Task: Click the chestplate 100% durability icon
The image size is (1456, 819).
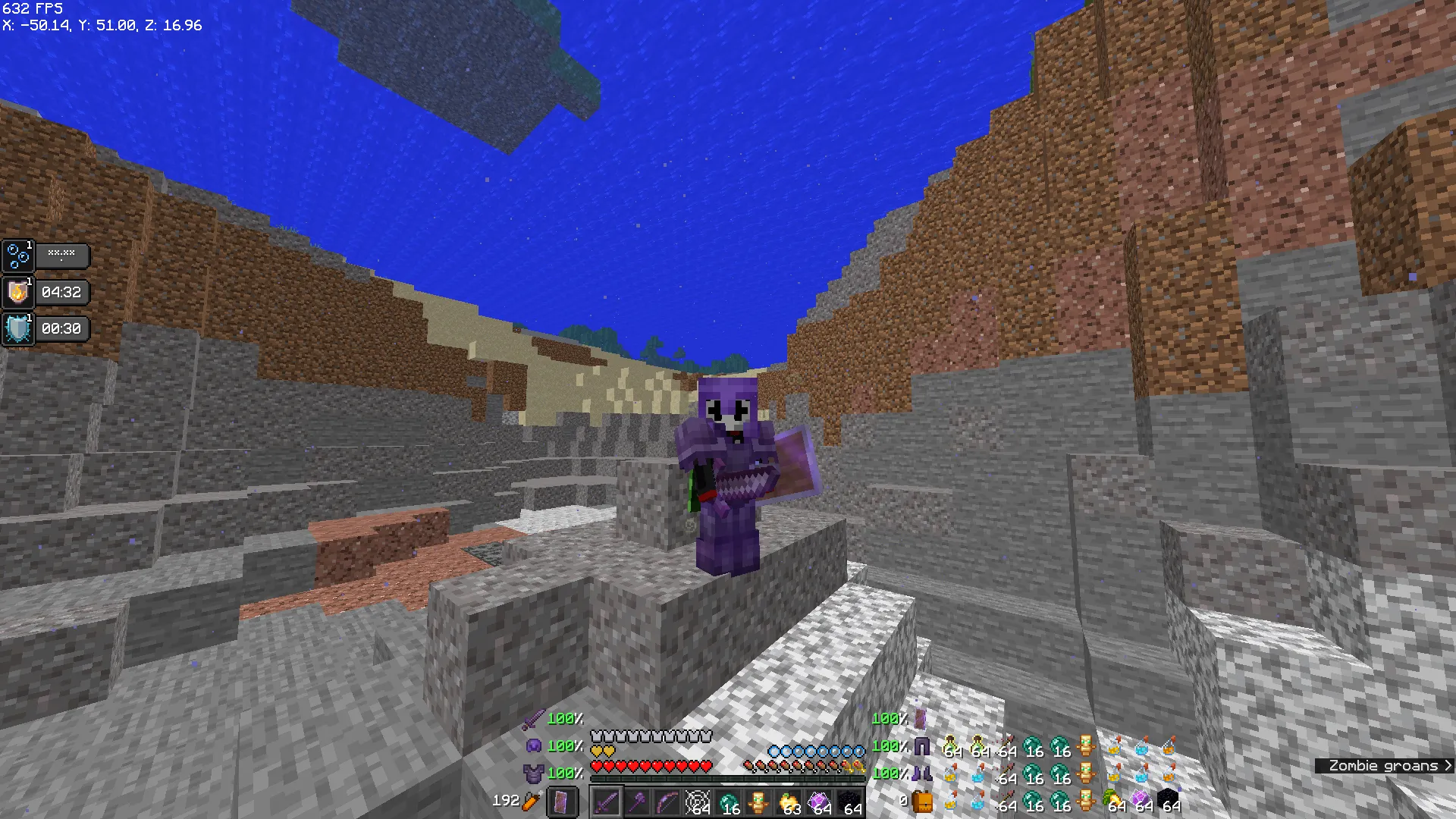Action: click(535, 773)
